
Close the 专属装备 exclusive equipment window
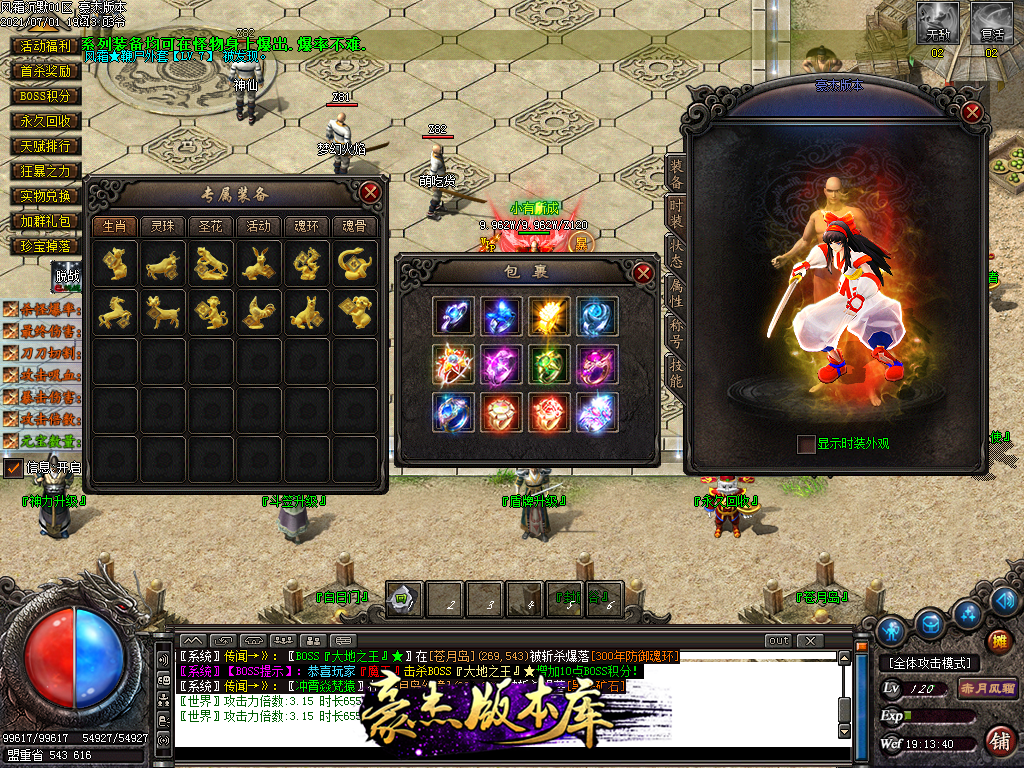pyautogui.click(x=370, y=191)
